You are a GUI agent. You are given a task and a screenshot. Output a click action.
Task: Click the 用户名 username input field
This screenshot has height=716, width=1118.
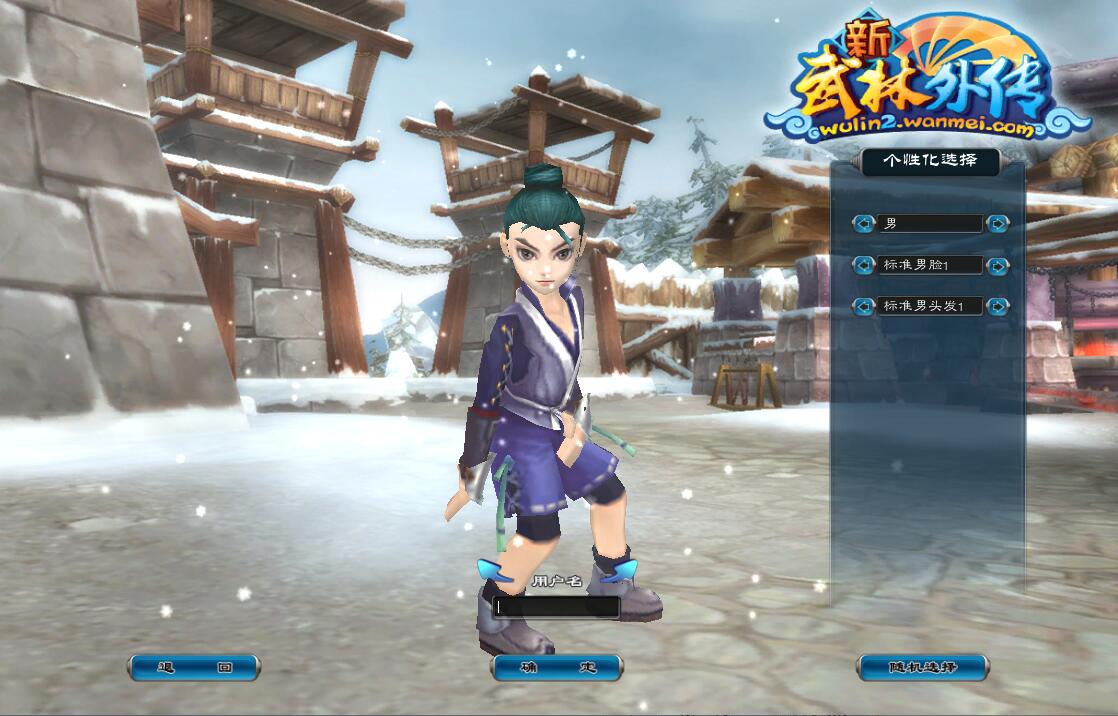[x=556, y=606]
